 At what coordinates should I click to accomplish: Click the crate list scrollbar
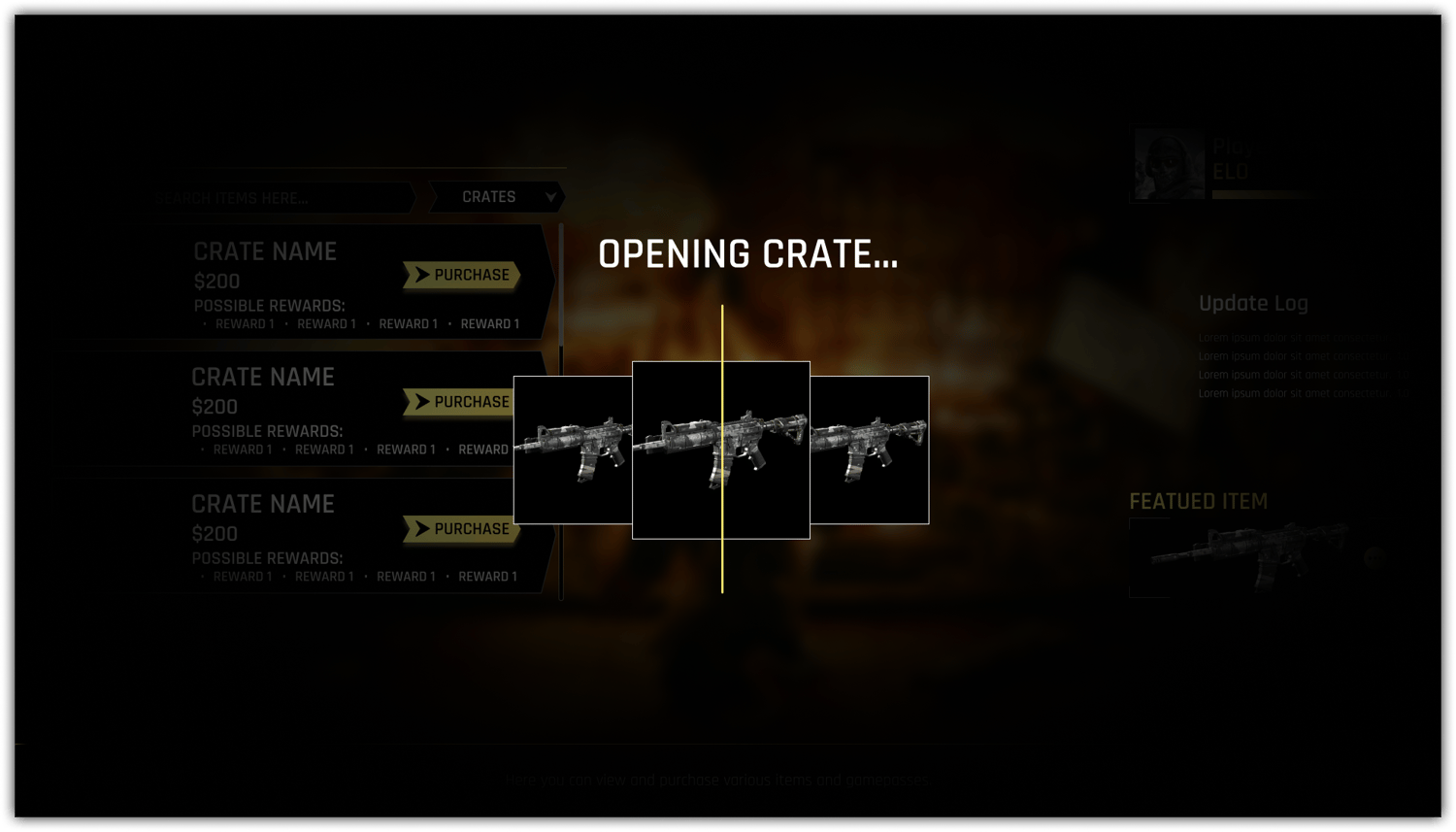(x=561, y=408)
